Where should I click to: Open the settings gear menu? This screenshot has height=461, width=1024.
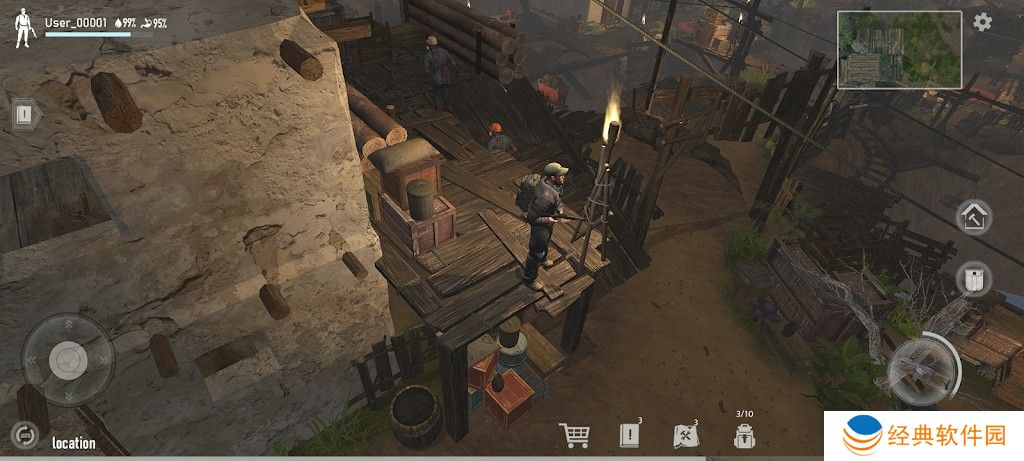pos(983,22)
